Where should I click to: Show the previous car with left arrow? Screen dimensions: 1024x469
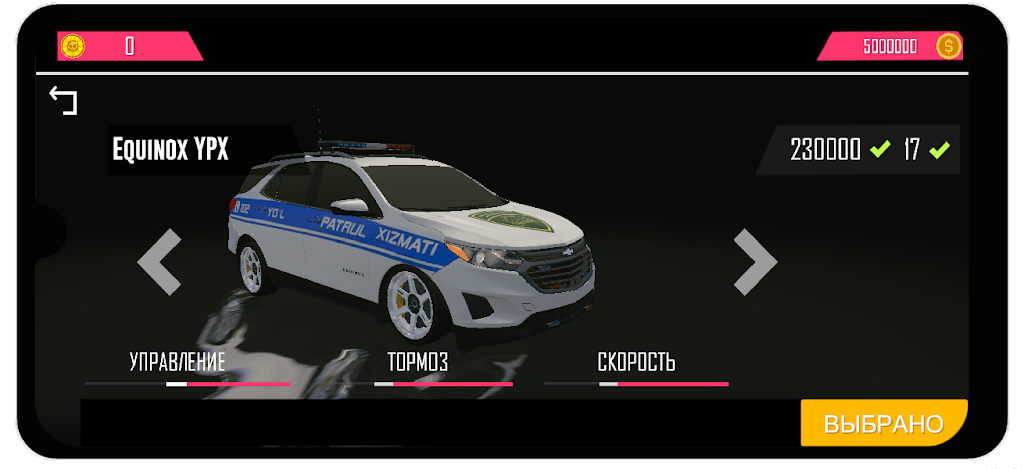(x=160, y=262)
